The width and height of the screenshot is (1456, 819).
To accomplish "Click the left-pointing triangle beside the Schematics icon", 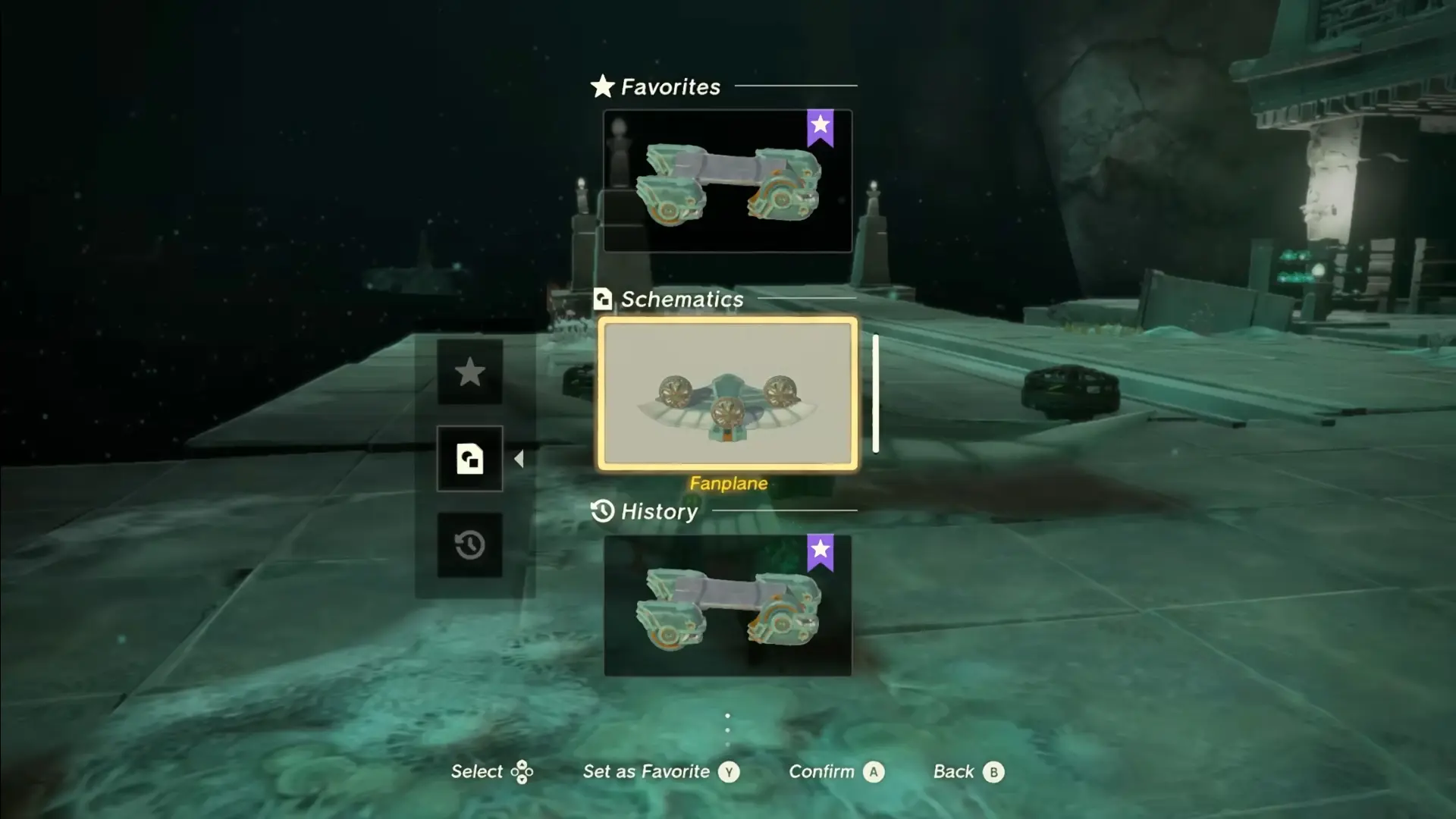I will click(x=520, y=458).
